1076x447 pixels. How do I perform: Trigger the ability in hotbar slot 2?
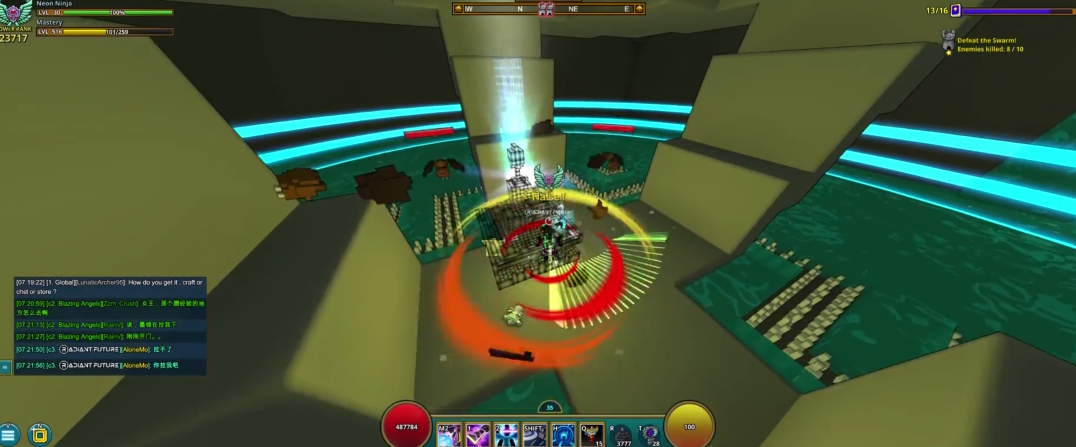click(507, 435)
